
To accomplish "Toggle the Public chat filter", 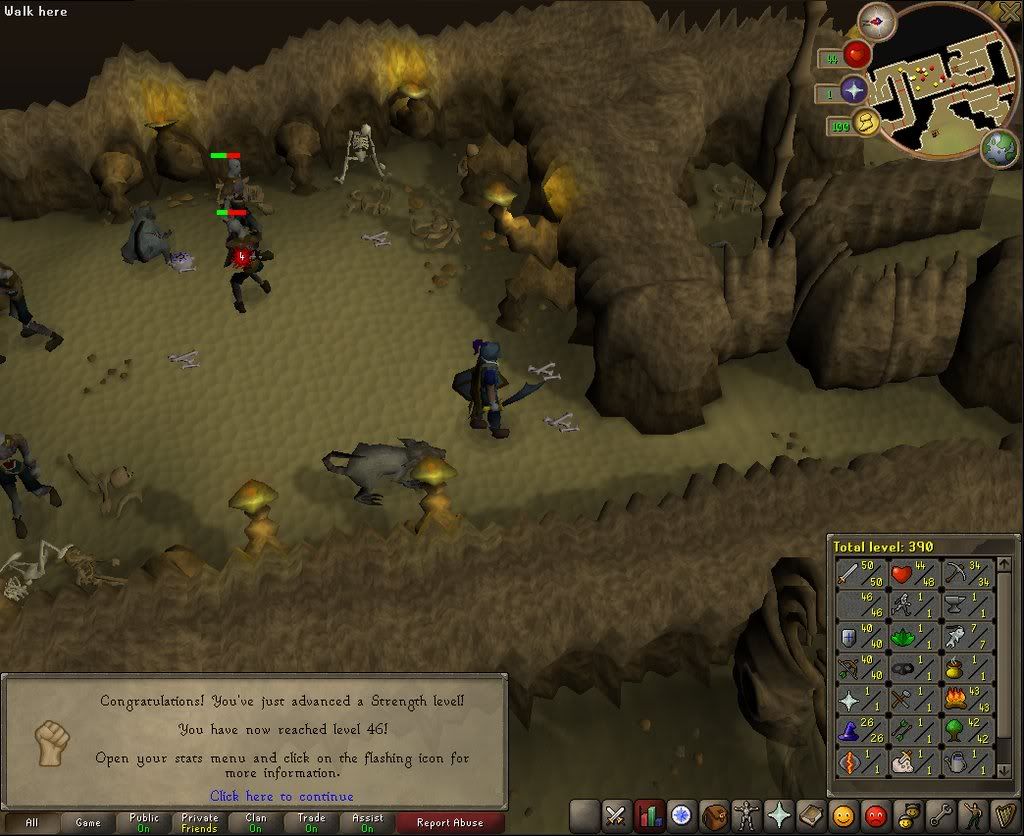I will (144, 823).
